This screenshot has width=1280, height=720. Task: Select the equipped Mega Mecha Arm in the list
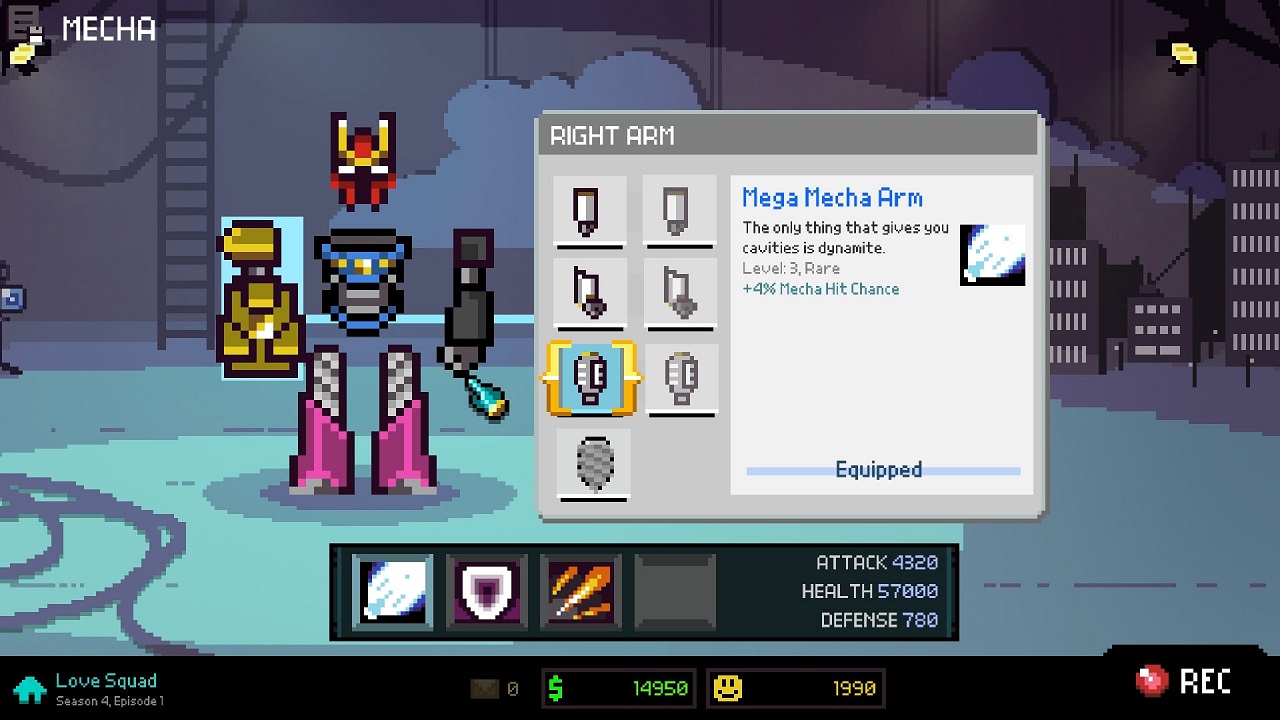click(x=592, y=379)
